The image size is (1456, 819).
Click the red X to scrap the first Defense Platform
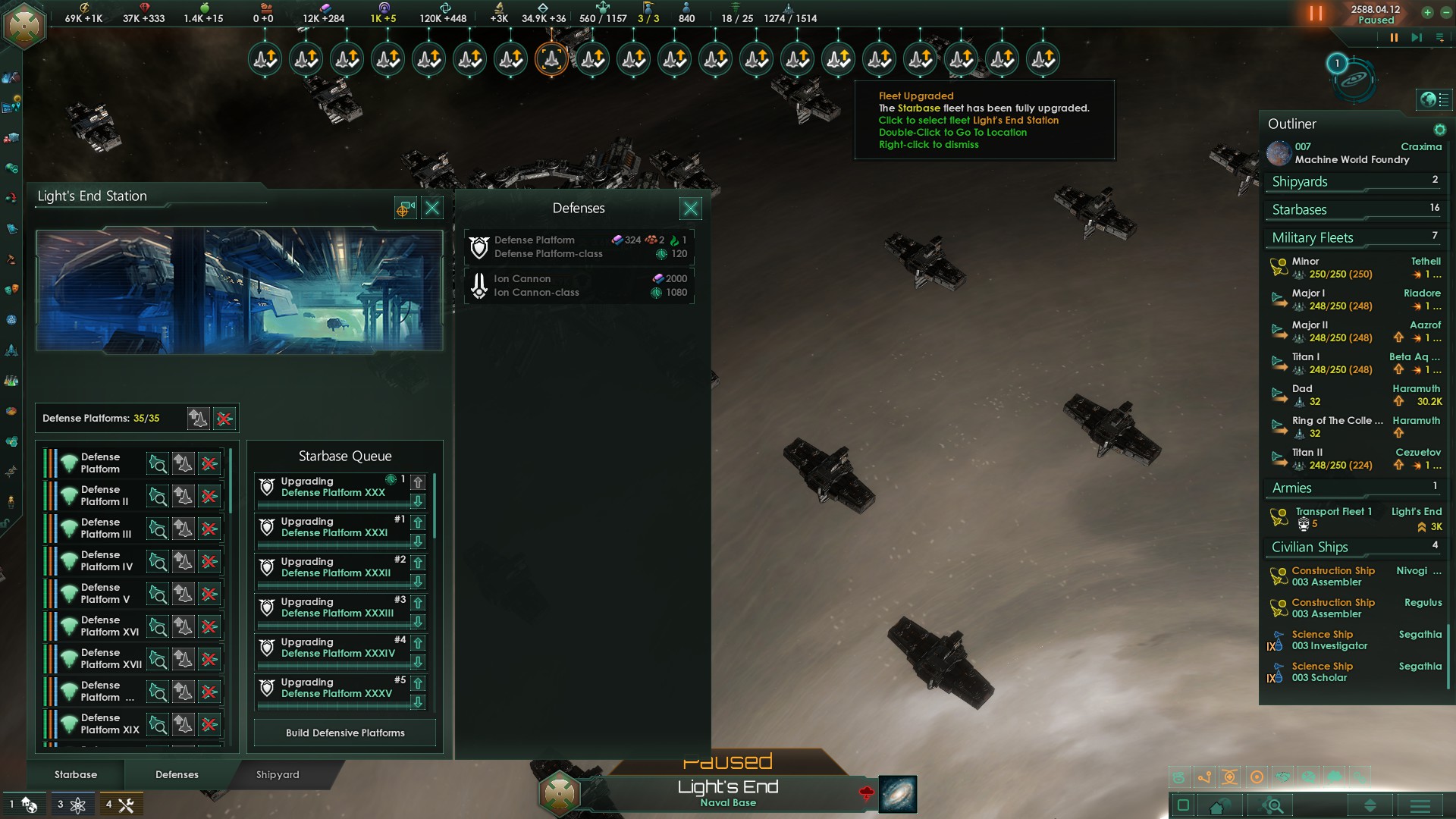tap(209, 463)
